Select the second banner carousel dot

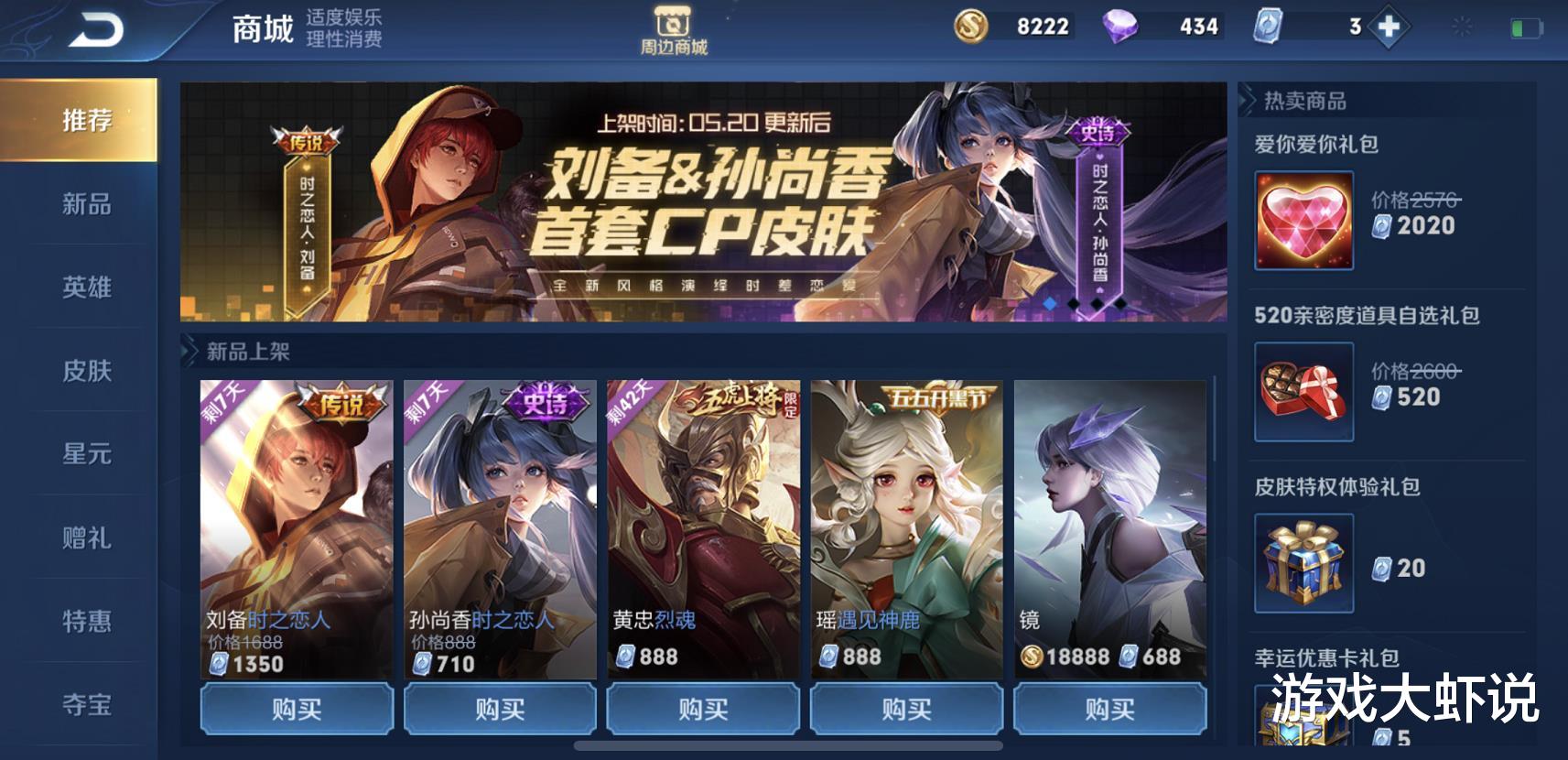1073,303
